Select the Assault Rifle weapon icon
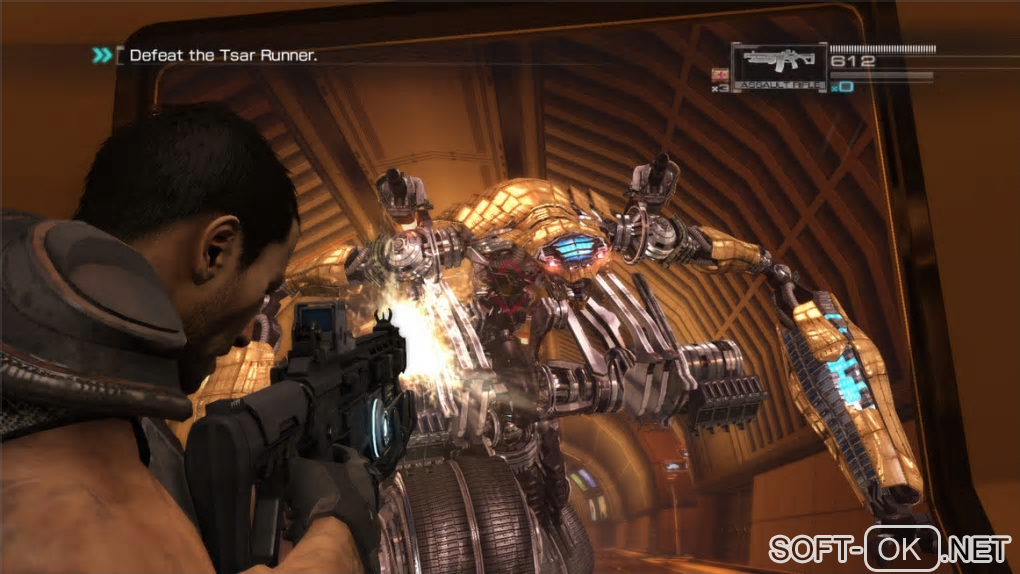This screenshot has width=1020, height=574. pos(778,62)
